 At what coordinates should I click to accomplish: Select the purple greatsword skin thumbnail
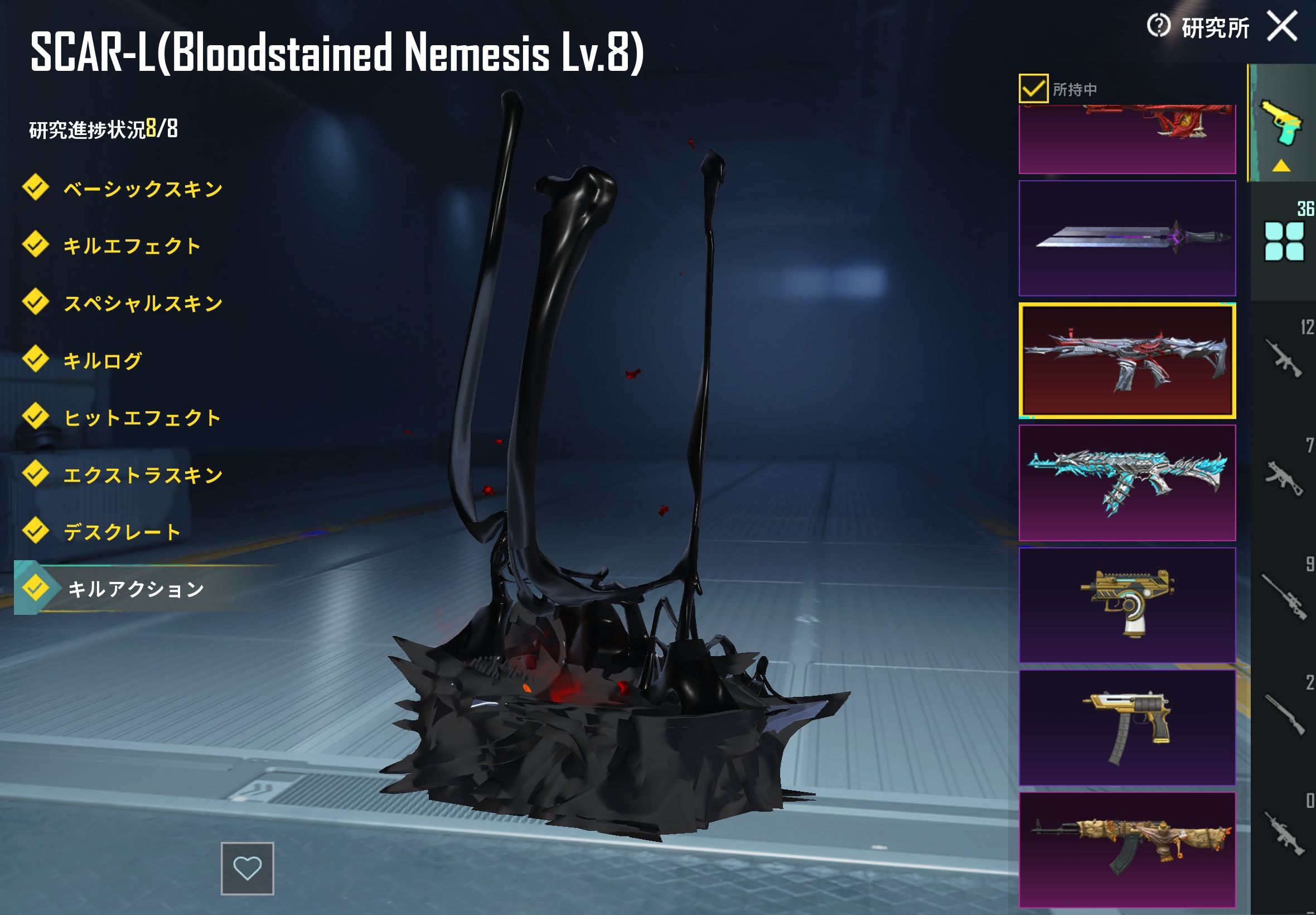coord(1126,238)
